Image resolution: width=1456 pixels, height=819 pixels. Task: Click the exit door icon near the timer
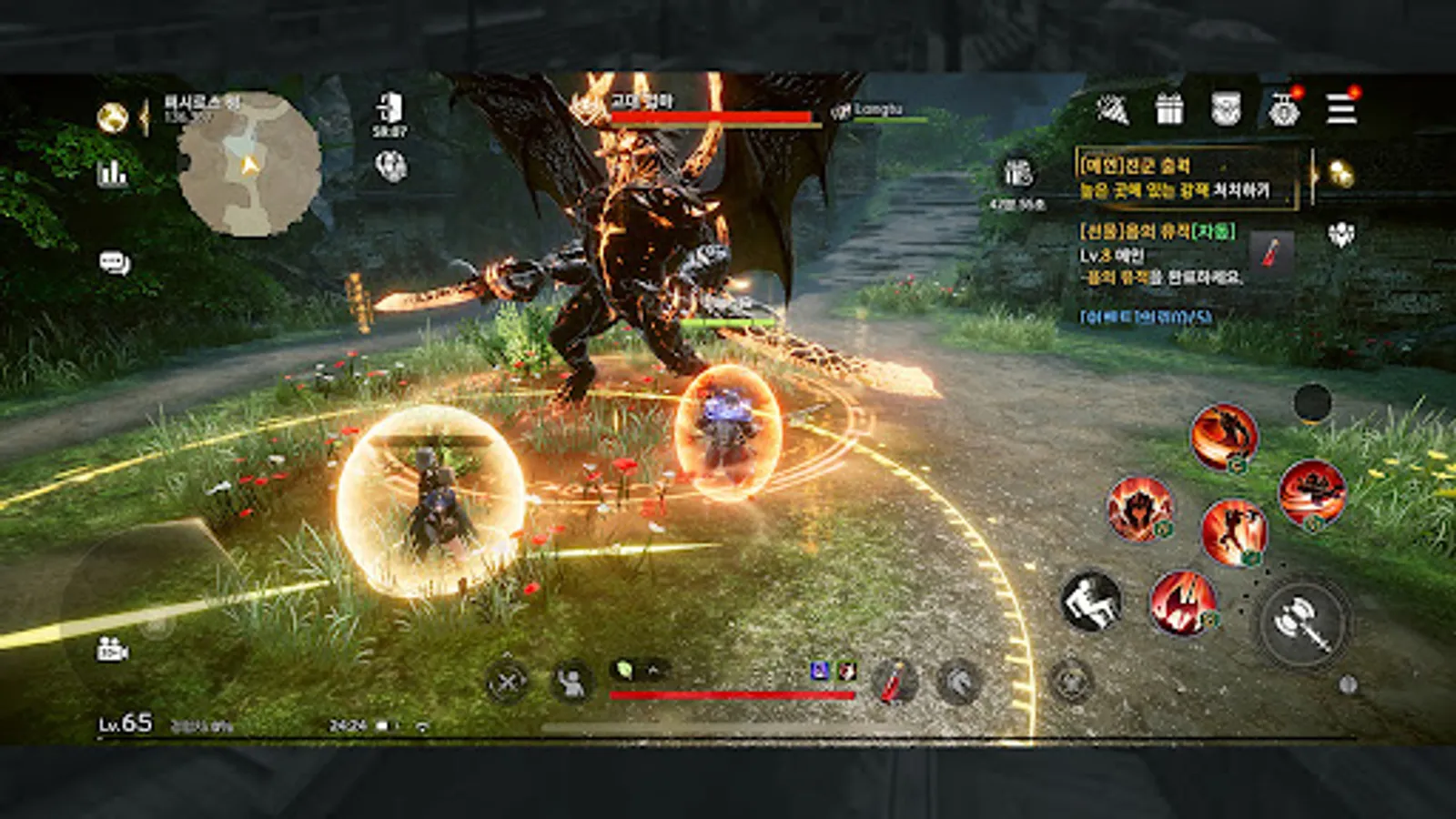tap(389, 107)
